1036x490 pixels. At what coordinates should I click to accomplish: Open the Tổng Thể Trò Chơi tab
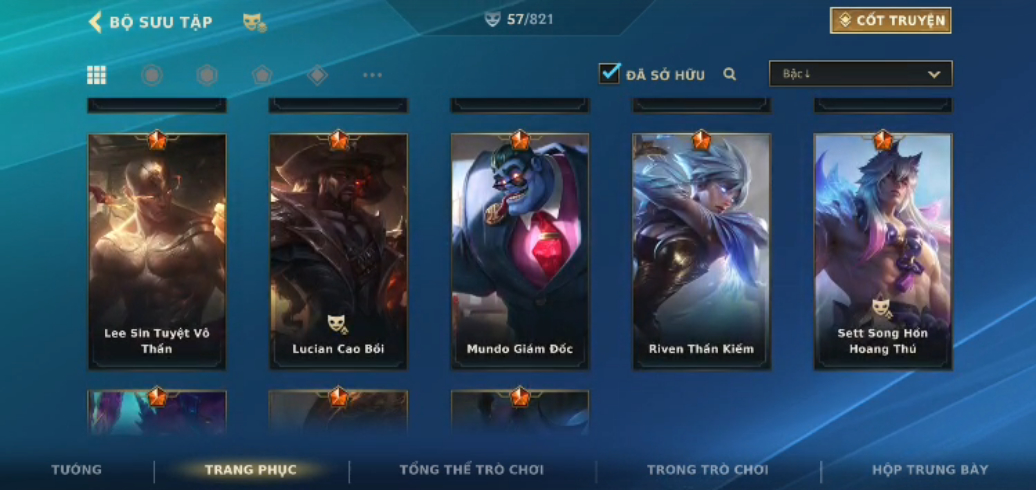click(x=471, y=470)
